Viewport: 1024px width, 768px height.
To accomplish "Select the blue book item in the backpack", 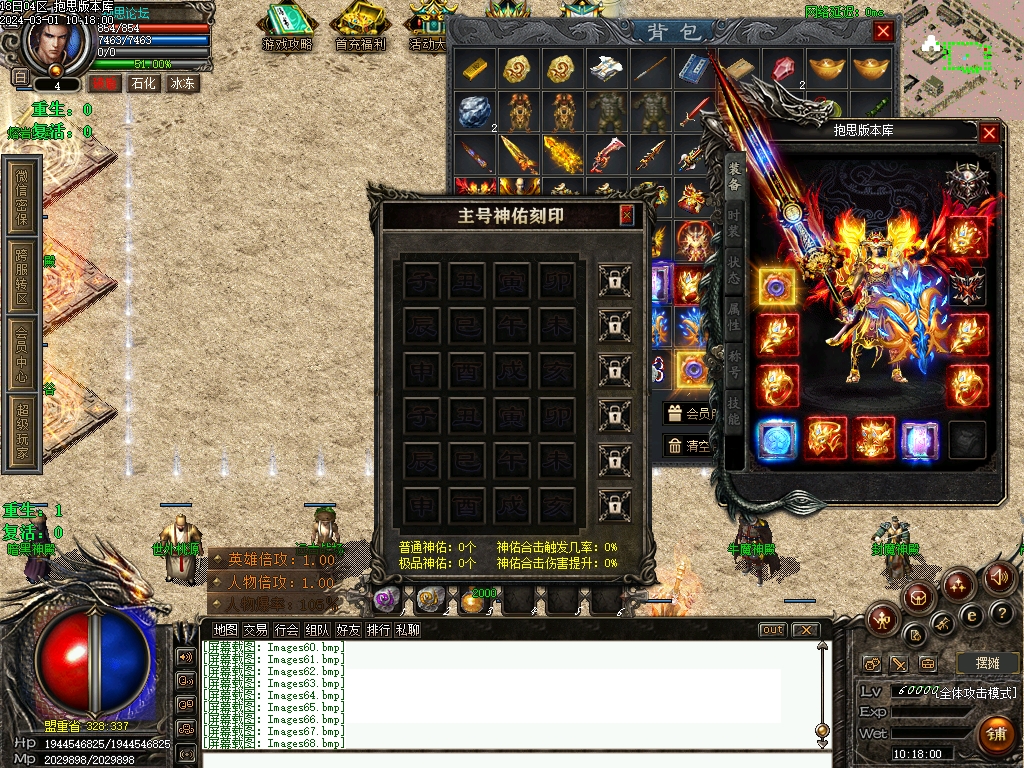I will coord(694,69).
